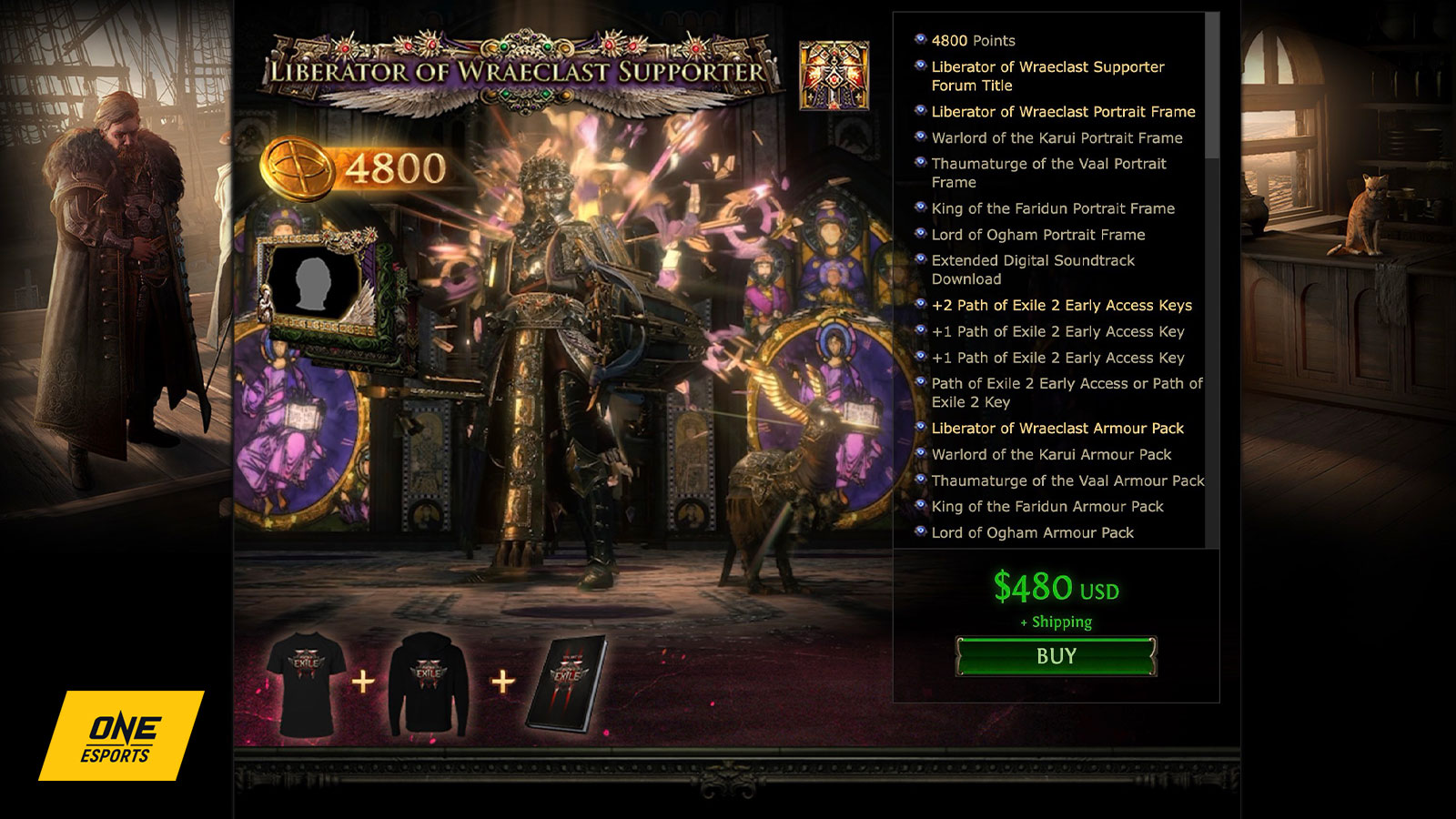Screen dimensions: 1456x819
Task: Select "Liberator of Wraeclast Supporter Forum Title"
Action: (x=1046, y=76)
